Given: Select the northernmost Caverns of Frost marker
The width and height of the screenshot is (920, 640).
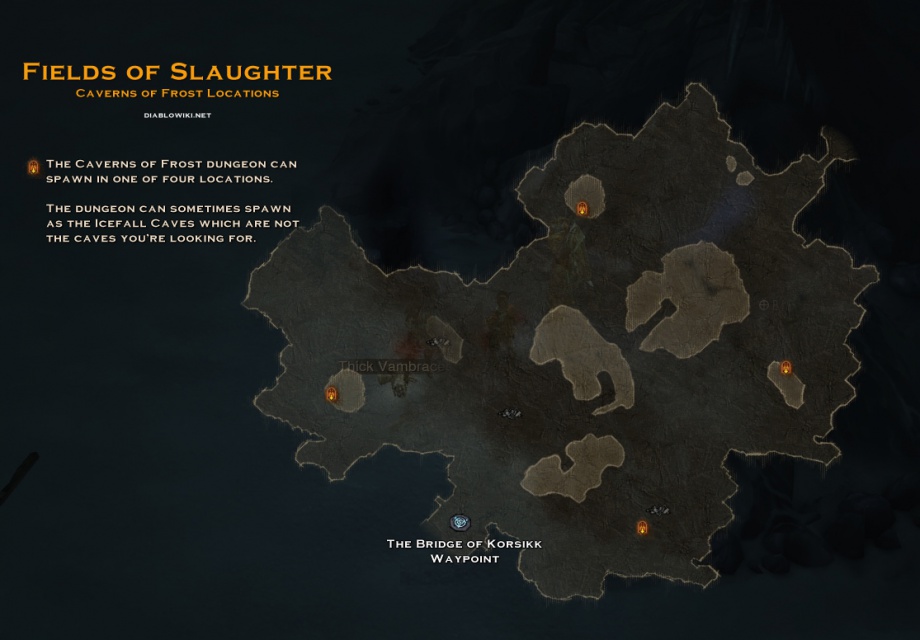Looking at the screenshot, I should (582, 208).
